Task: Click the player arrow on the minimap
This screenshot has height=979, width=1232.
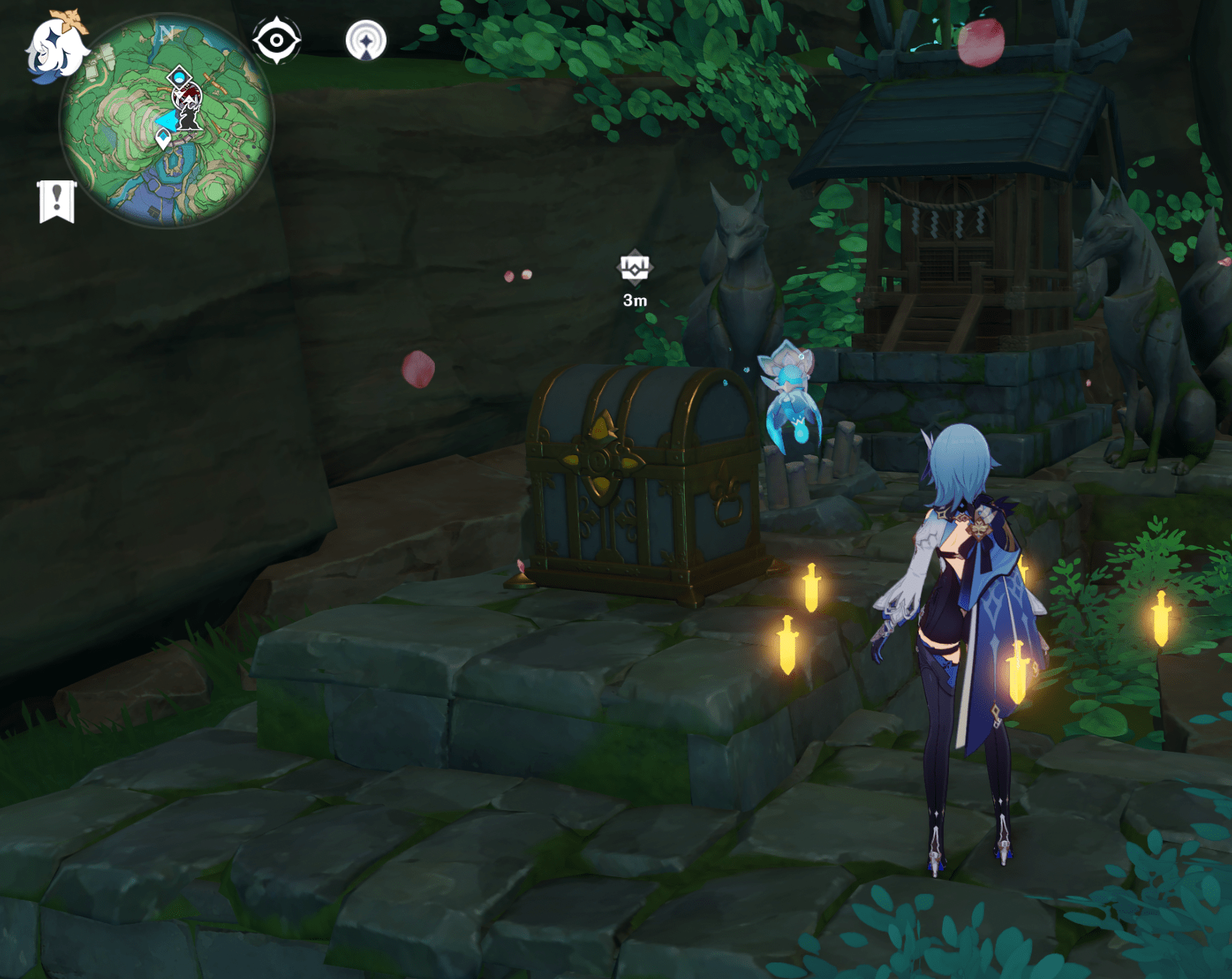Action: (168, 122)
